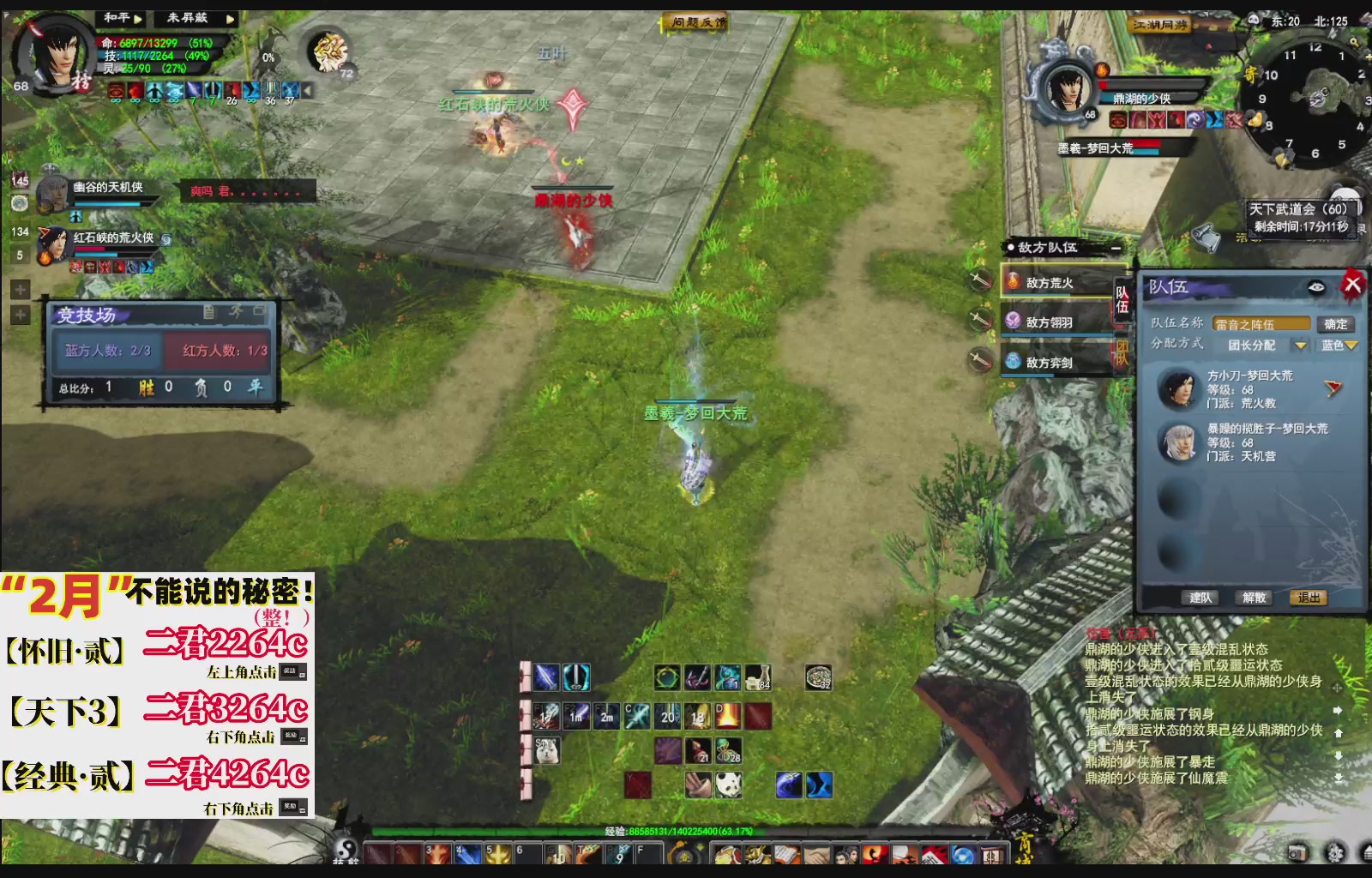Select the 敌方荒火 entry in the enemy list
This screenshot has width=1372, height=878.
(1049, 282)
